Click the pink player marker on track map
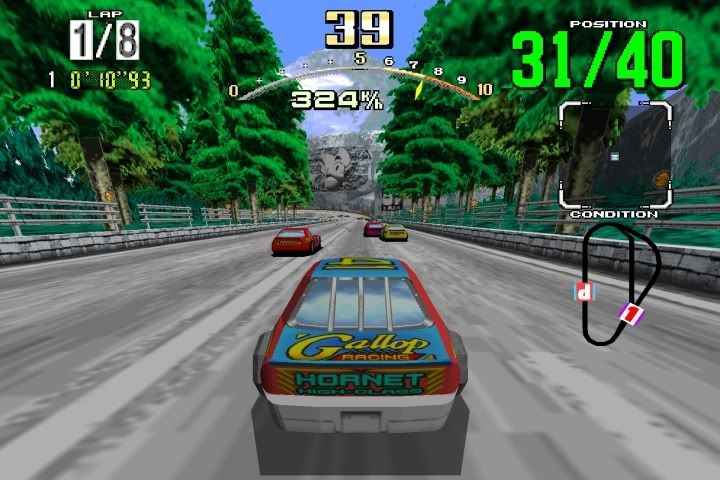The image size is (720, 480). pyautogui.click(x=632, y=314)
